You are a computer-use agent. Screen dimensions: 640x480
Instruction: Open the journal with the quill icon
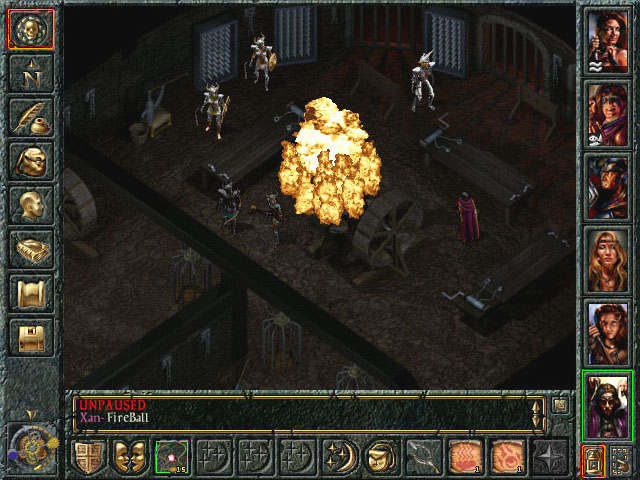tap(30, 117)
